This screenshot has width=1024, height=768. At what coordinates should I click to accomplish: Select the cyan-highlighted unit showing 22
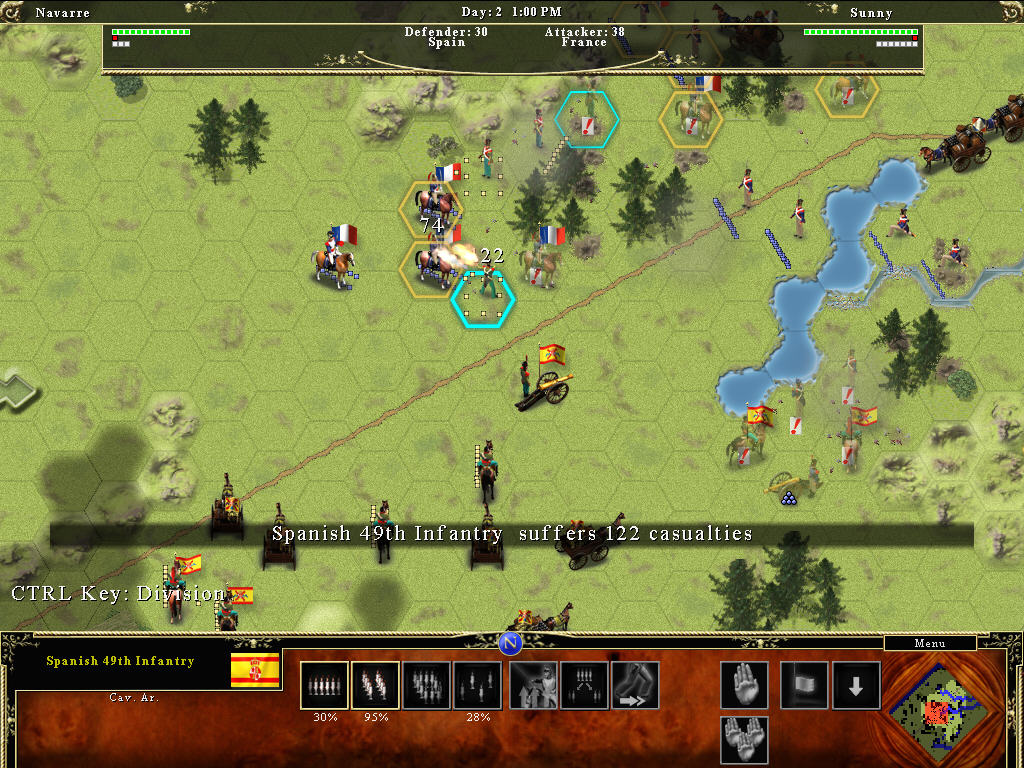point(483,297)
